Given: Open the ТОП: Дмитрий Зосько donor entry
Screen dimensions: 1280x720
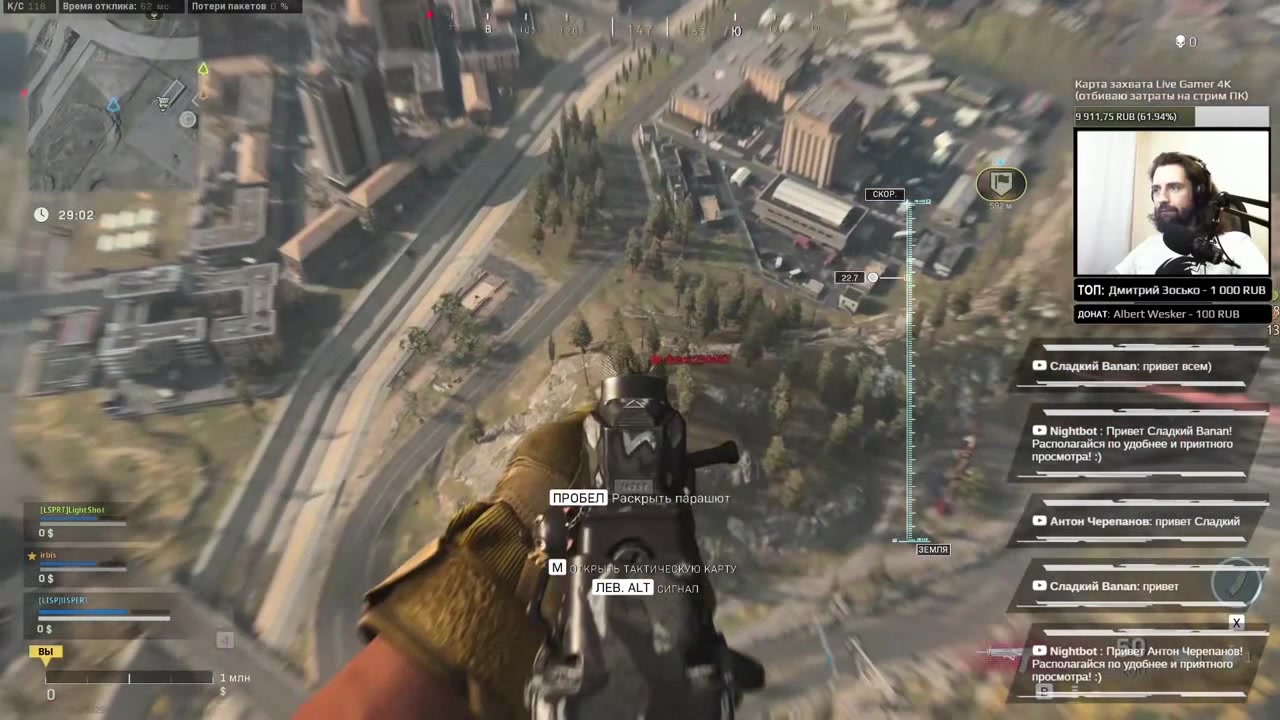Looking at the screenshot, I should tap(1170, 290).
